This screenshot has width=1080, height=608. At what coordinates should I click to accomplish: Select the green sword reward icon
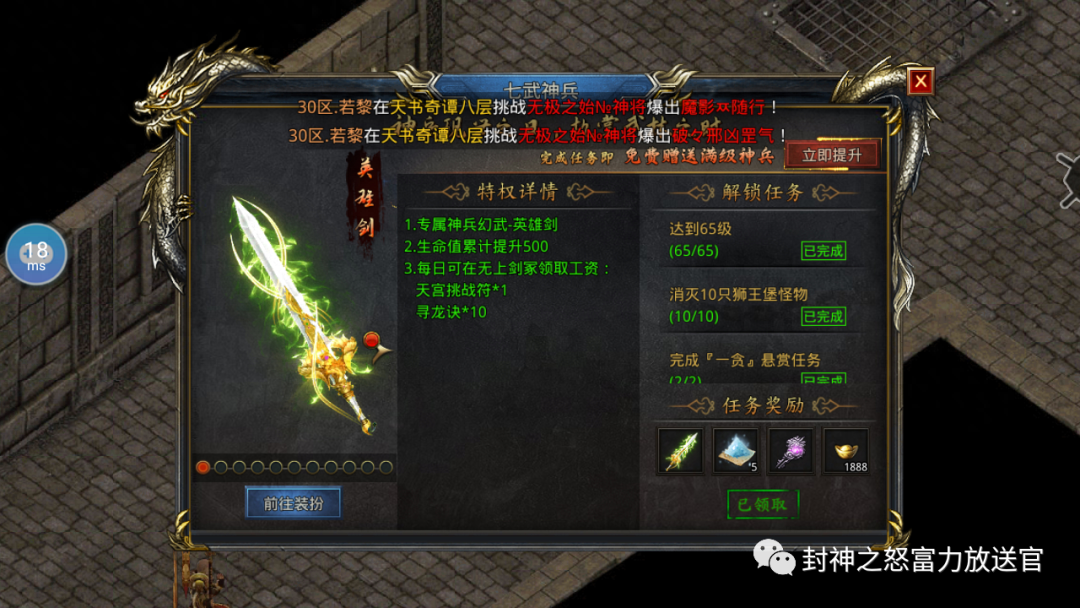(681, 451)
